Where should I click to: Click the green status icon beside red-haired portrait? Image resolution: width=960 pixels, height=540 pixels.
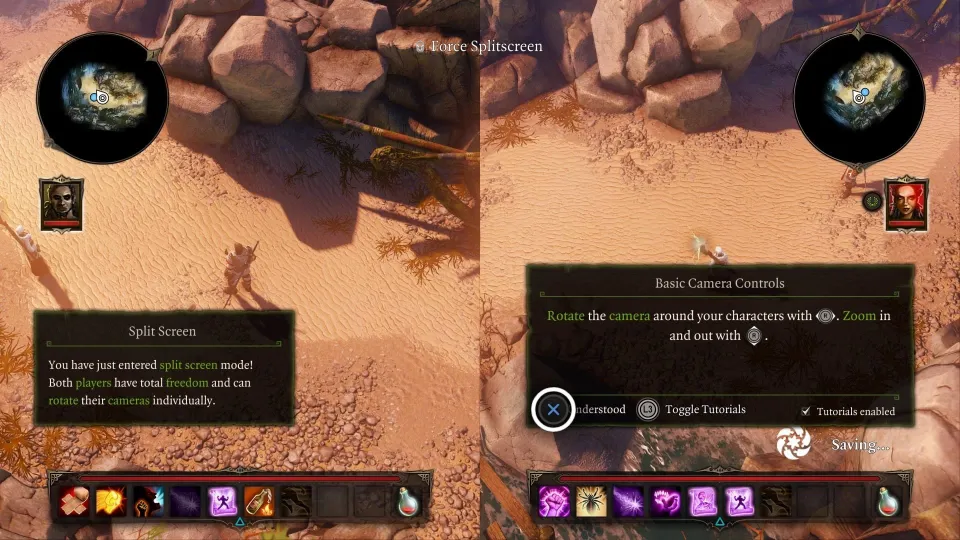[872, 200]
